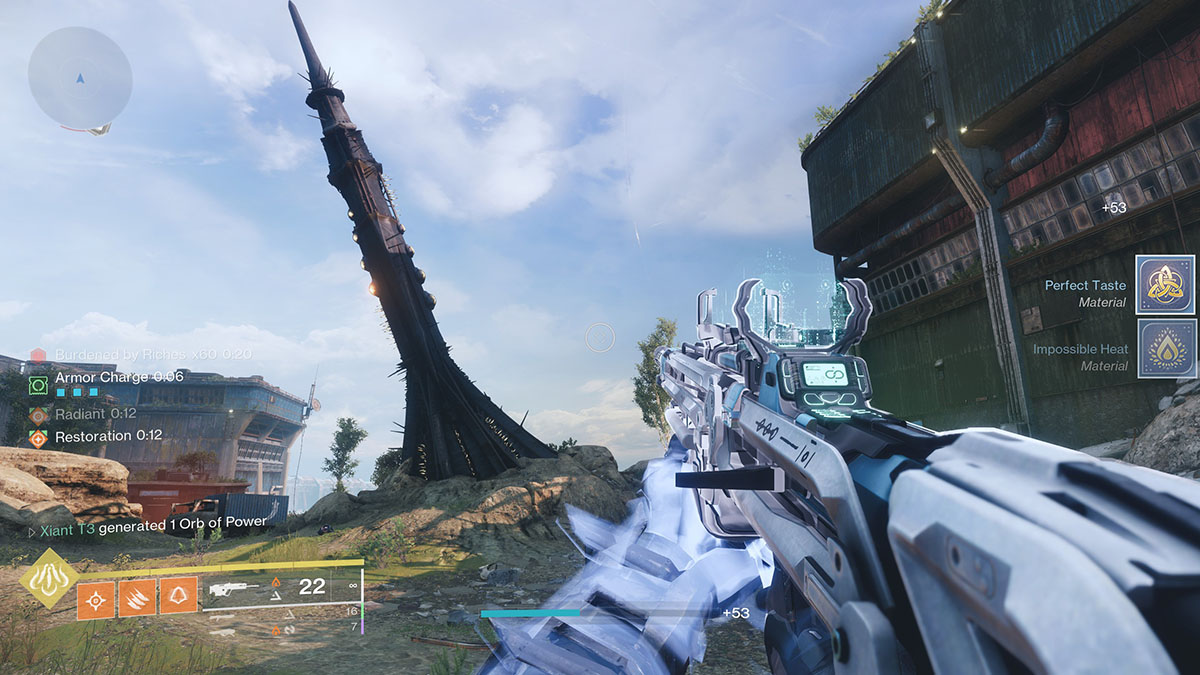The image size is (1200, 675).
Task: Use the orange claw-slash melee ability icon
Action: [137, 598]
